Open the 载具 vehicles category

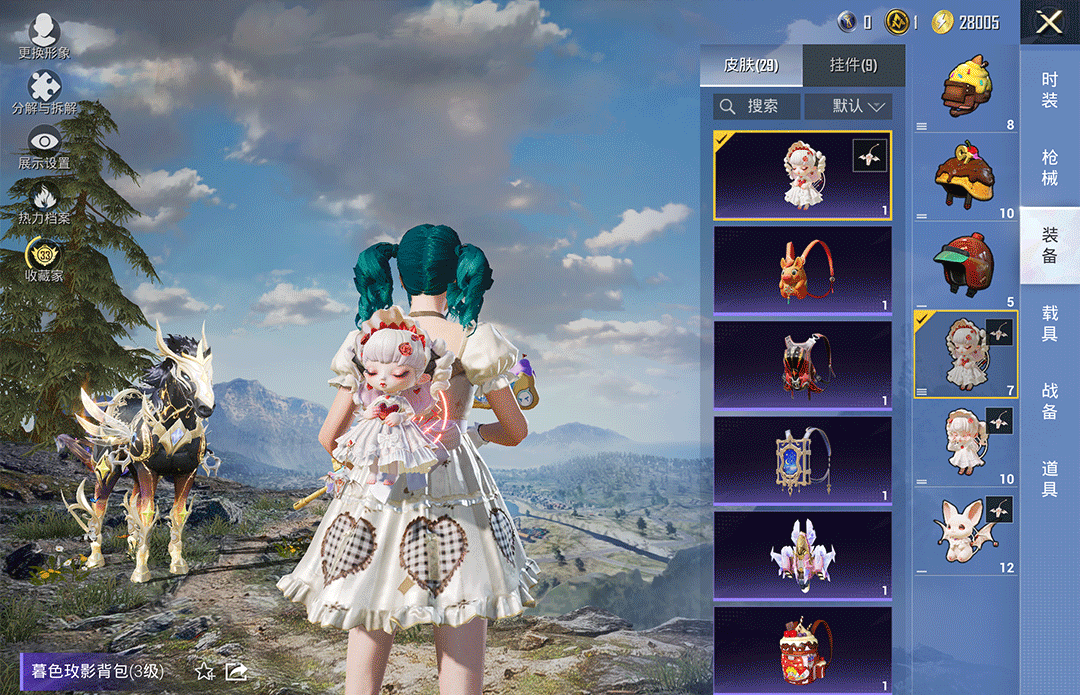coord(1050,324)
